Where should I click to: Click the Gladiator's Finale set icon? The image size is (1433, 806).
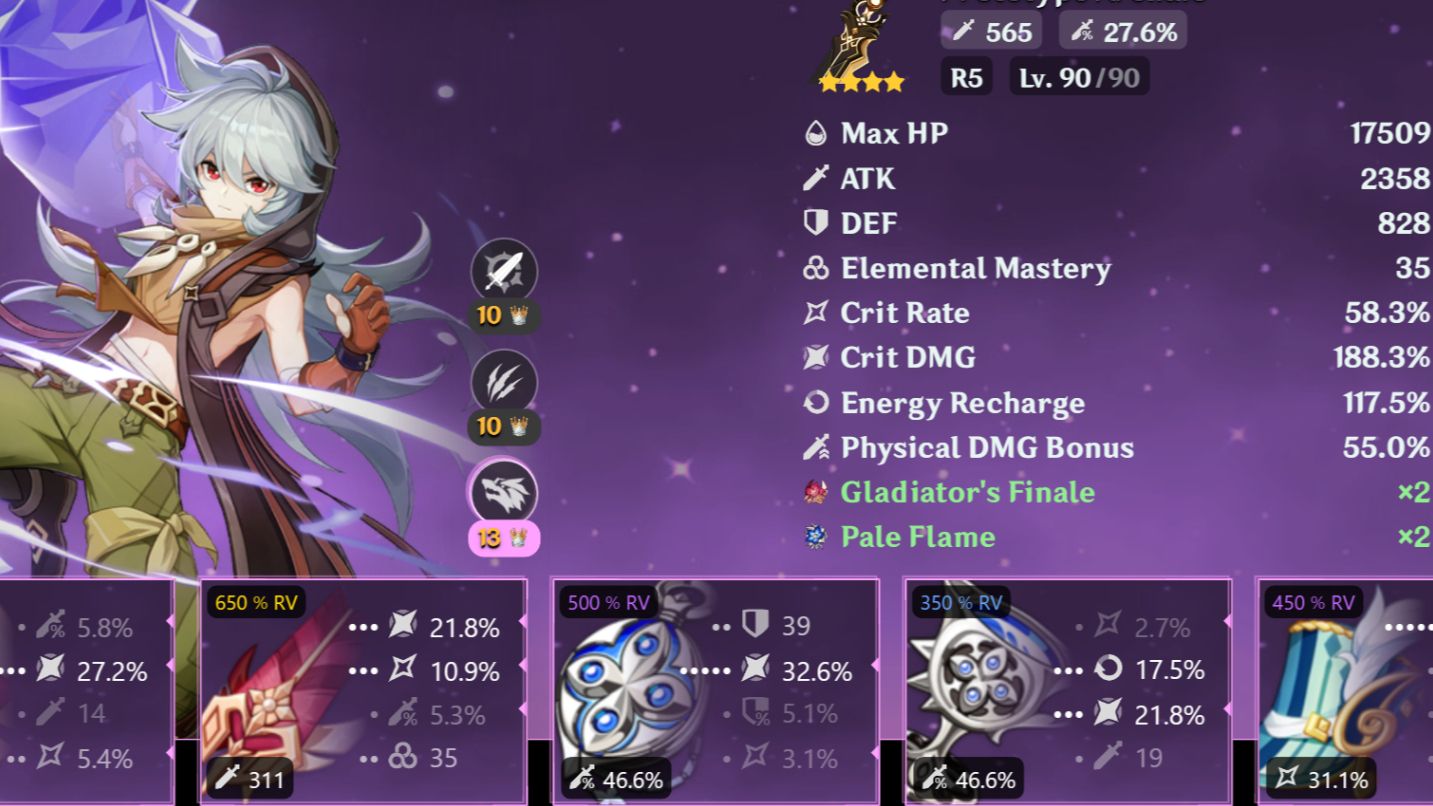click(x=816, y=492)
